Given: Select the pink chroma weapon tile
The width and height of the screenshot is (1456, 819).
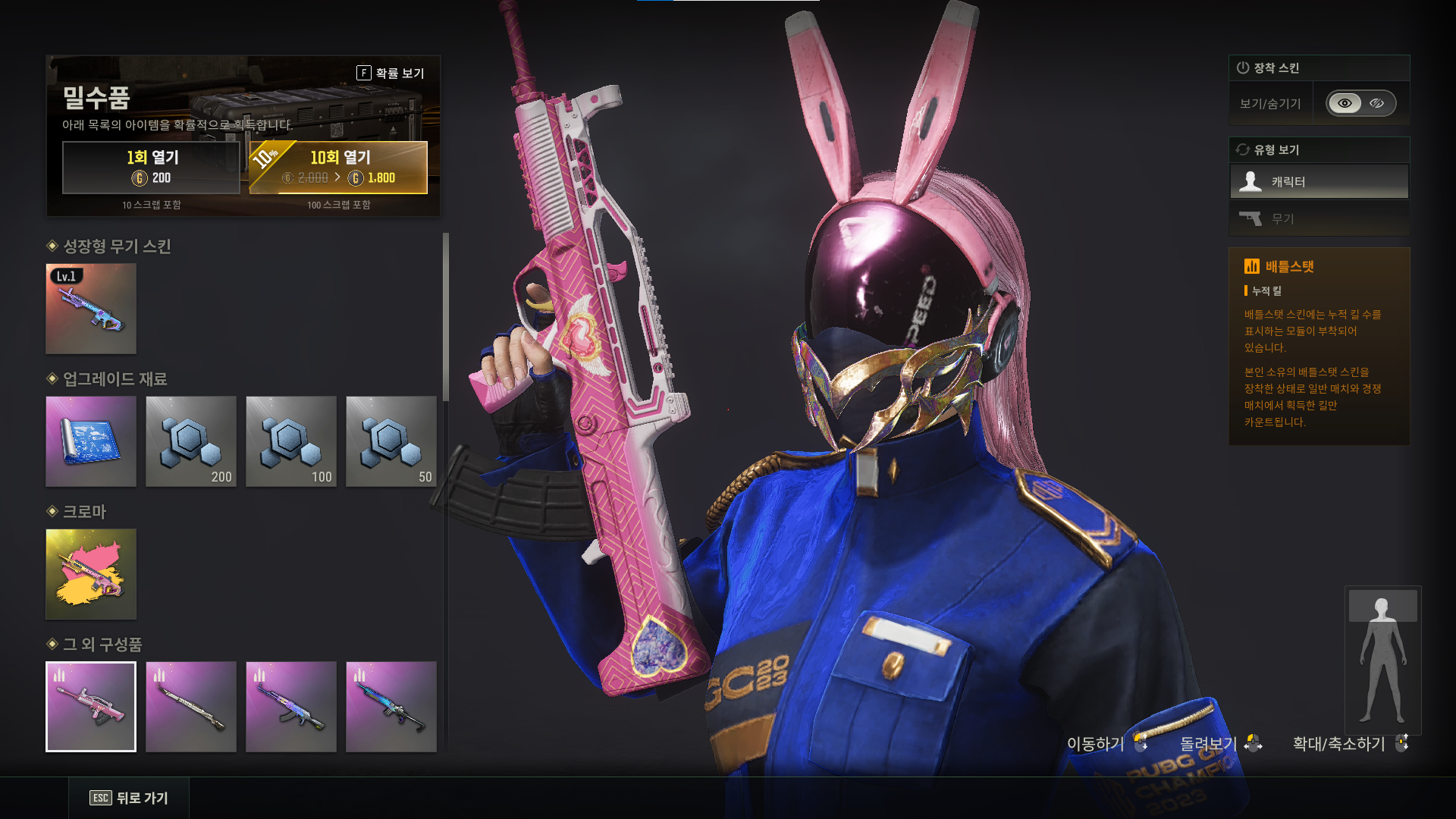Looking at the screenshot, I should (91, 574).
